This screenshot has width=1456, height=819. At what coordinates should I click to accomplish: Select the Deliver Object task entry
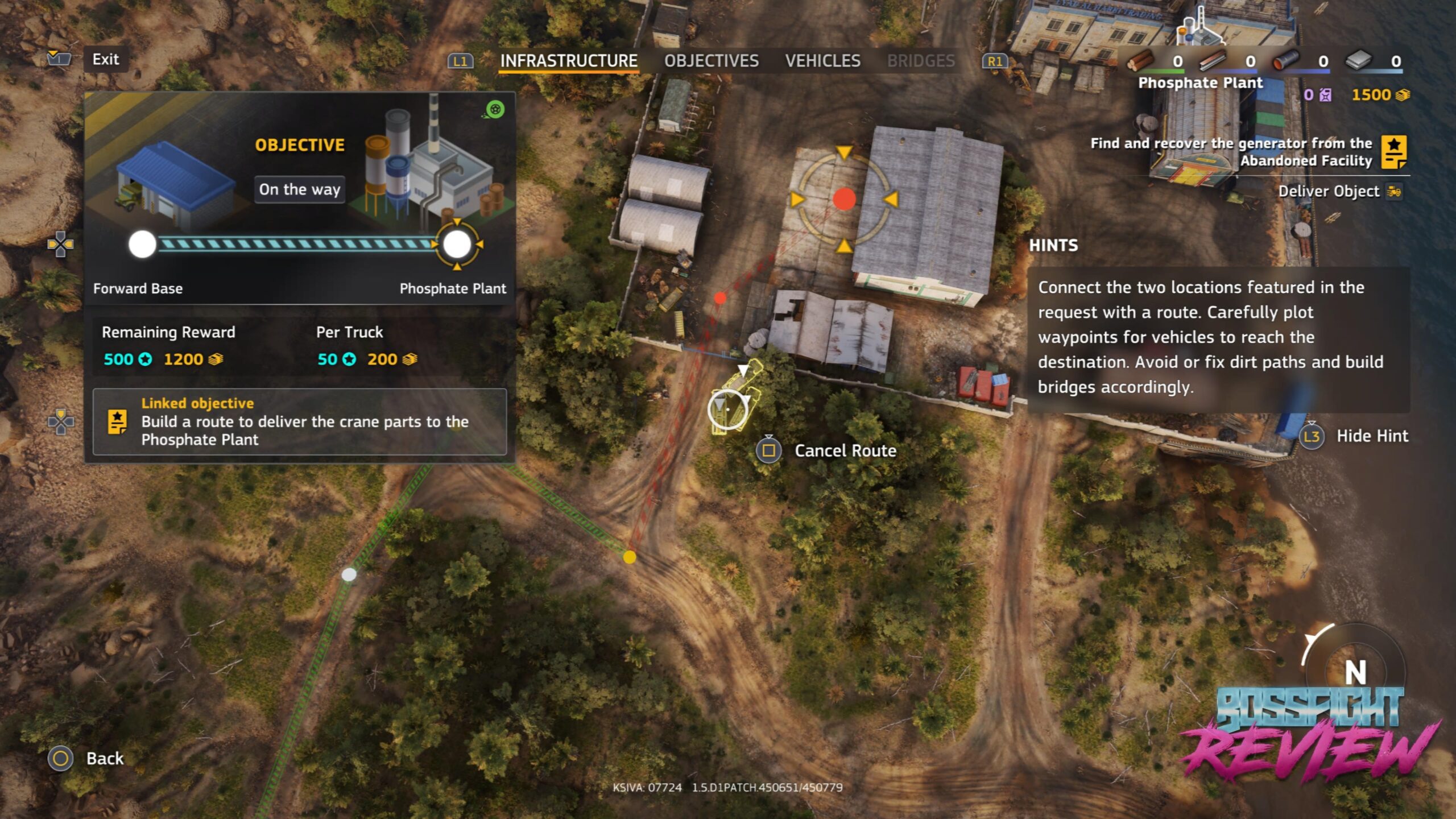(1329, 191)
